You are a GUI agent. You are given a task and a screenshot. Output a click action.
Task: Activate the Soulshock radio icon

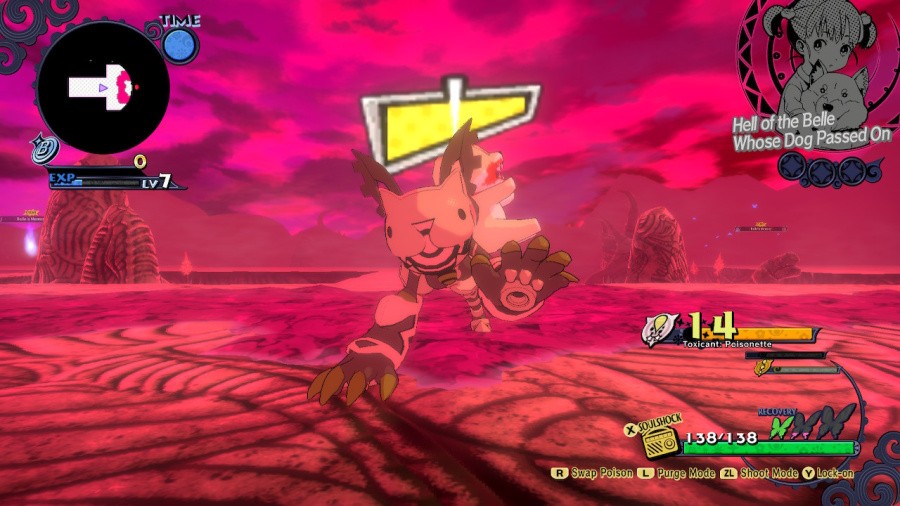click(x=661, y=441)
